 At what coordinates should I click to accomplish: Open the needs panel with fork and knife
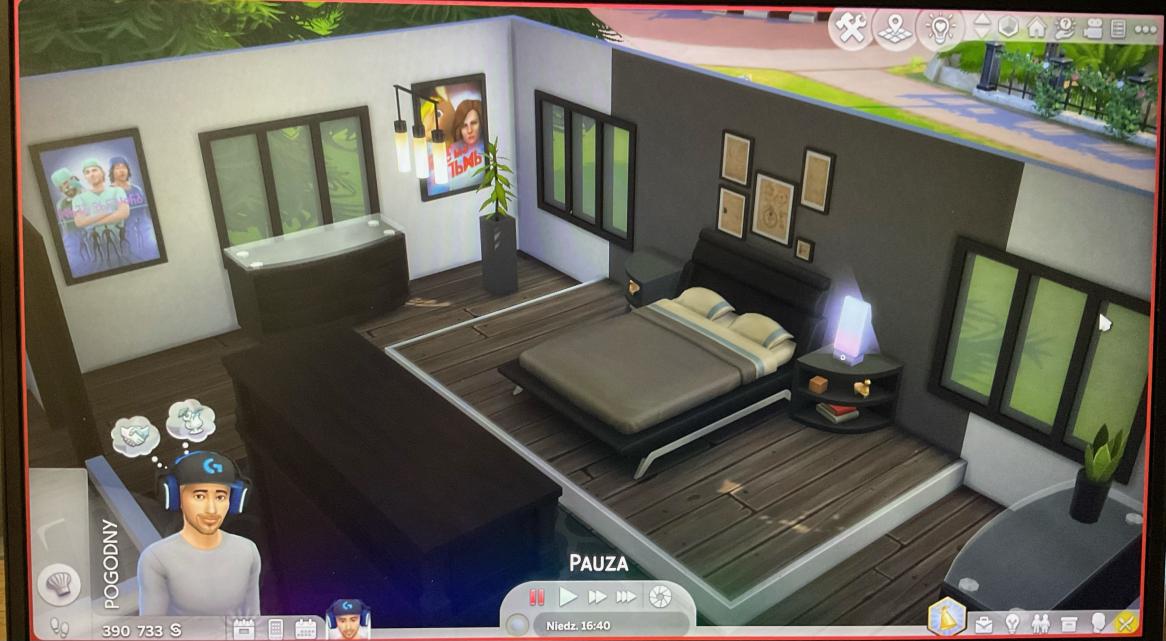pyautogui.click(x=1127, y=624)
